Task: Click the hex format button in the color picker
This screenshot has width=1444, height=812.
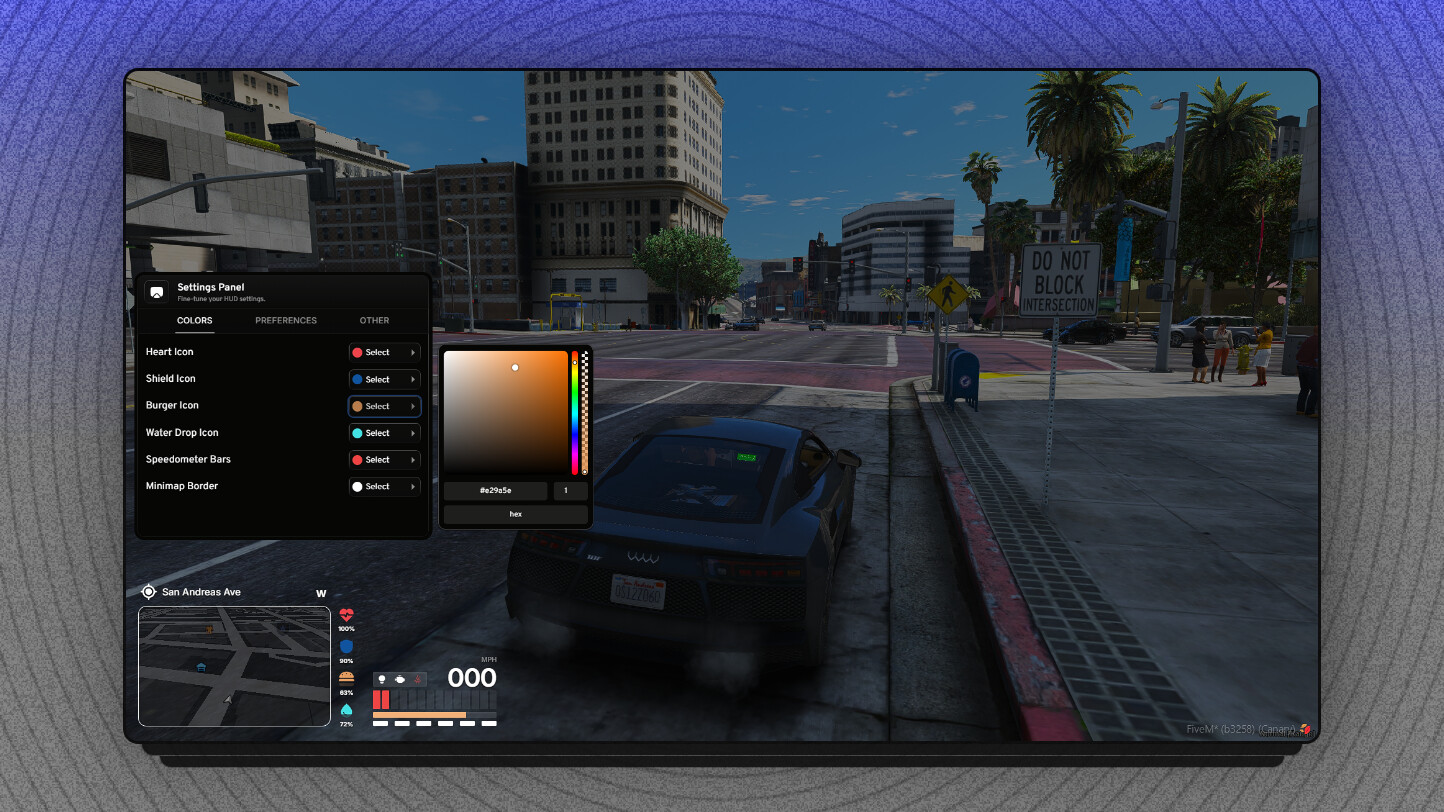Action: (515, 513)
